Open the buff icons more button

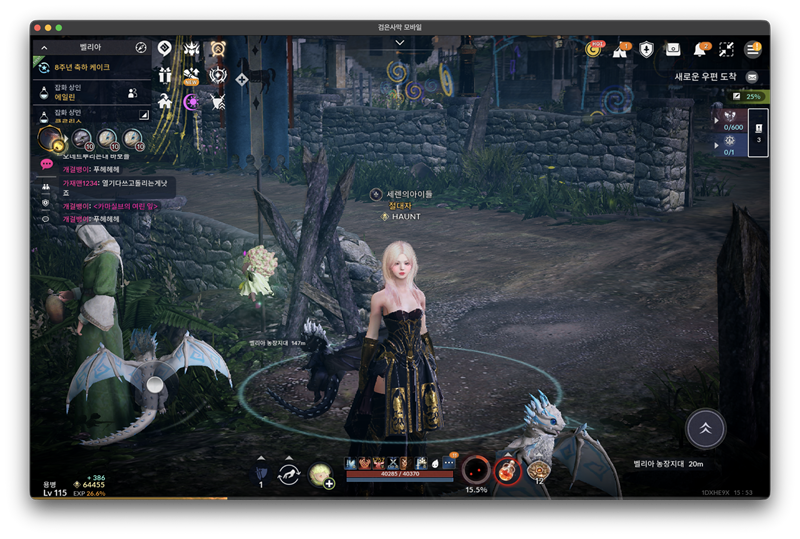(x=449, y=463)
